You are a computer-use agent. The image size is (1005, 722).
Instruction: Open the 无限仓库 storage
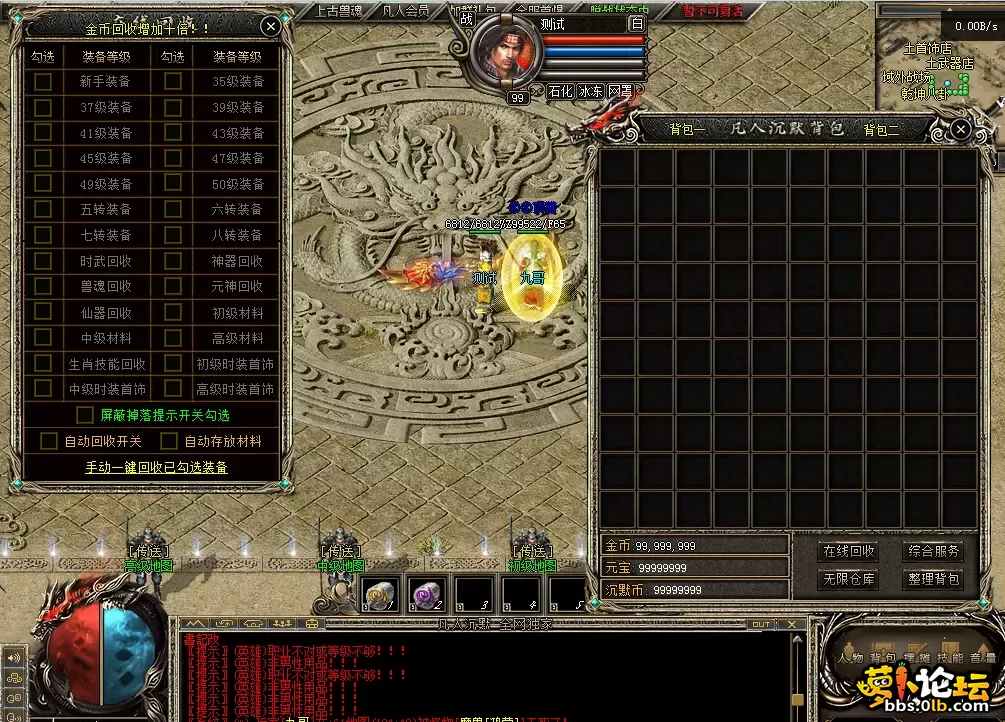tap(849, 579)
